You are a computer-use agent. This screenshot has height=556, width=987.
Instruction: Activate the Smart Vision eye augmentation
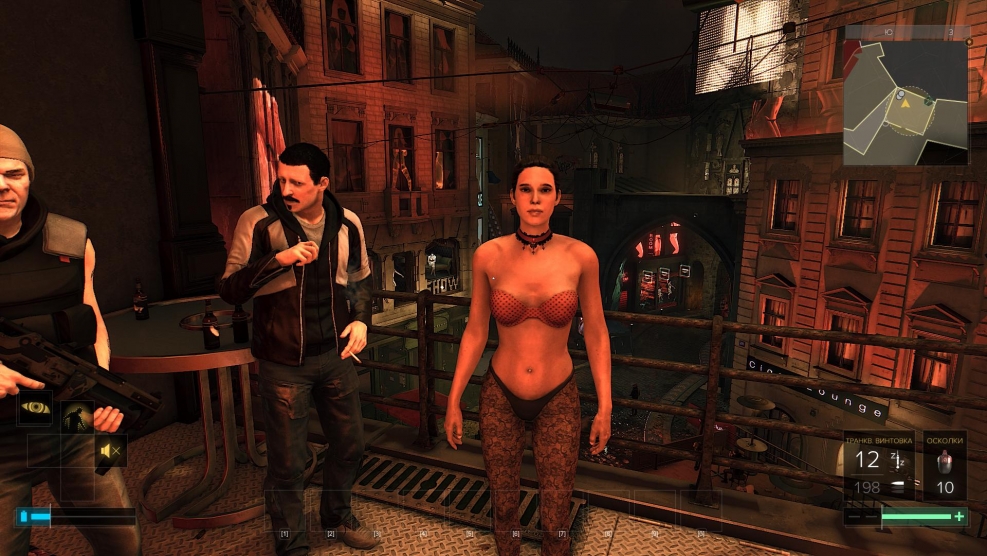point(37,411)
